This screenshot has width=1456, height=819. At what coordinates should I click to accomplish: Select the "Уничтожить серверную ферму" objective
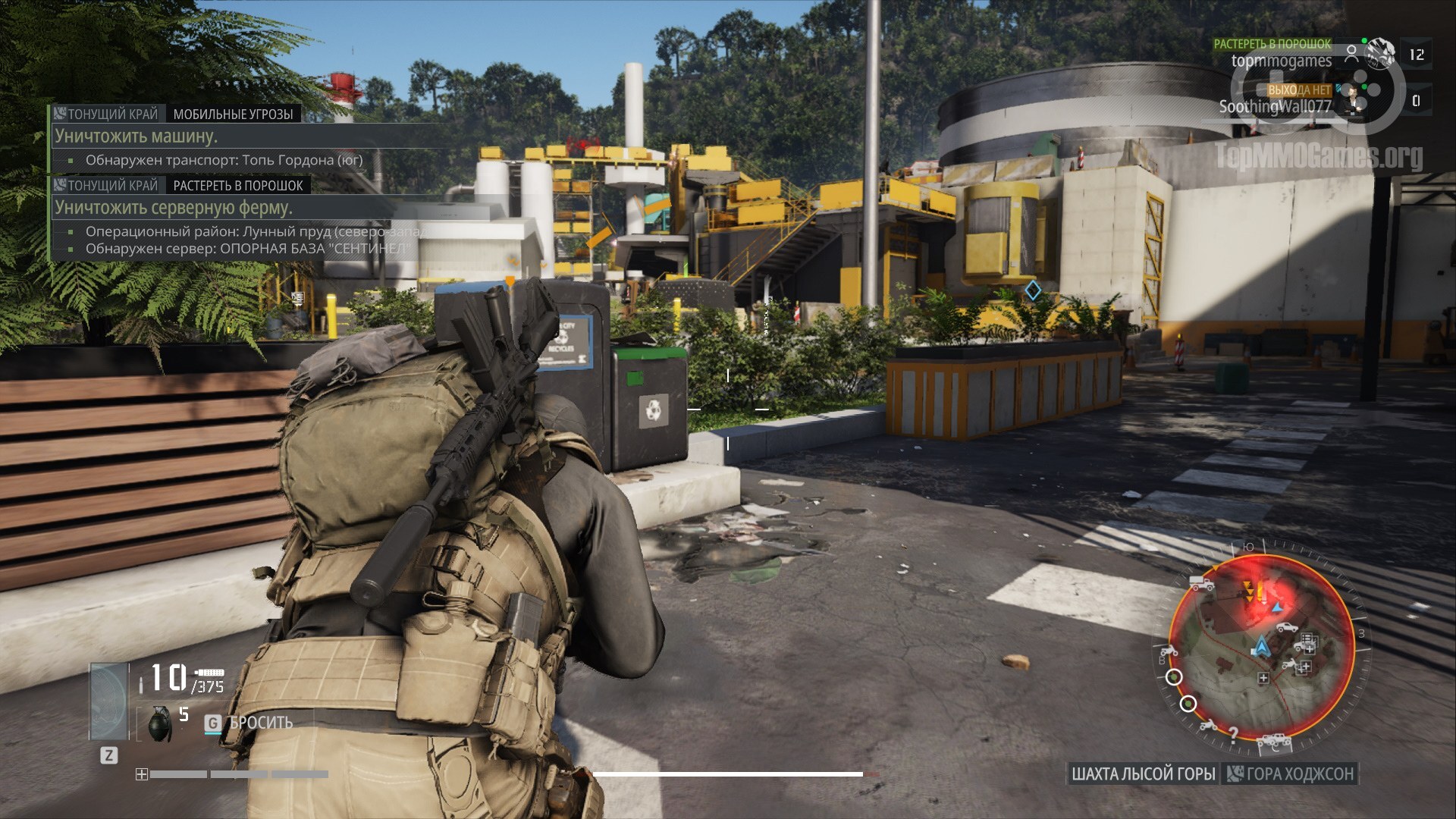pos(174,208)
